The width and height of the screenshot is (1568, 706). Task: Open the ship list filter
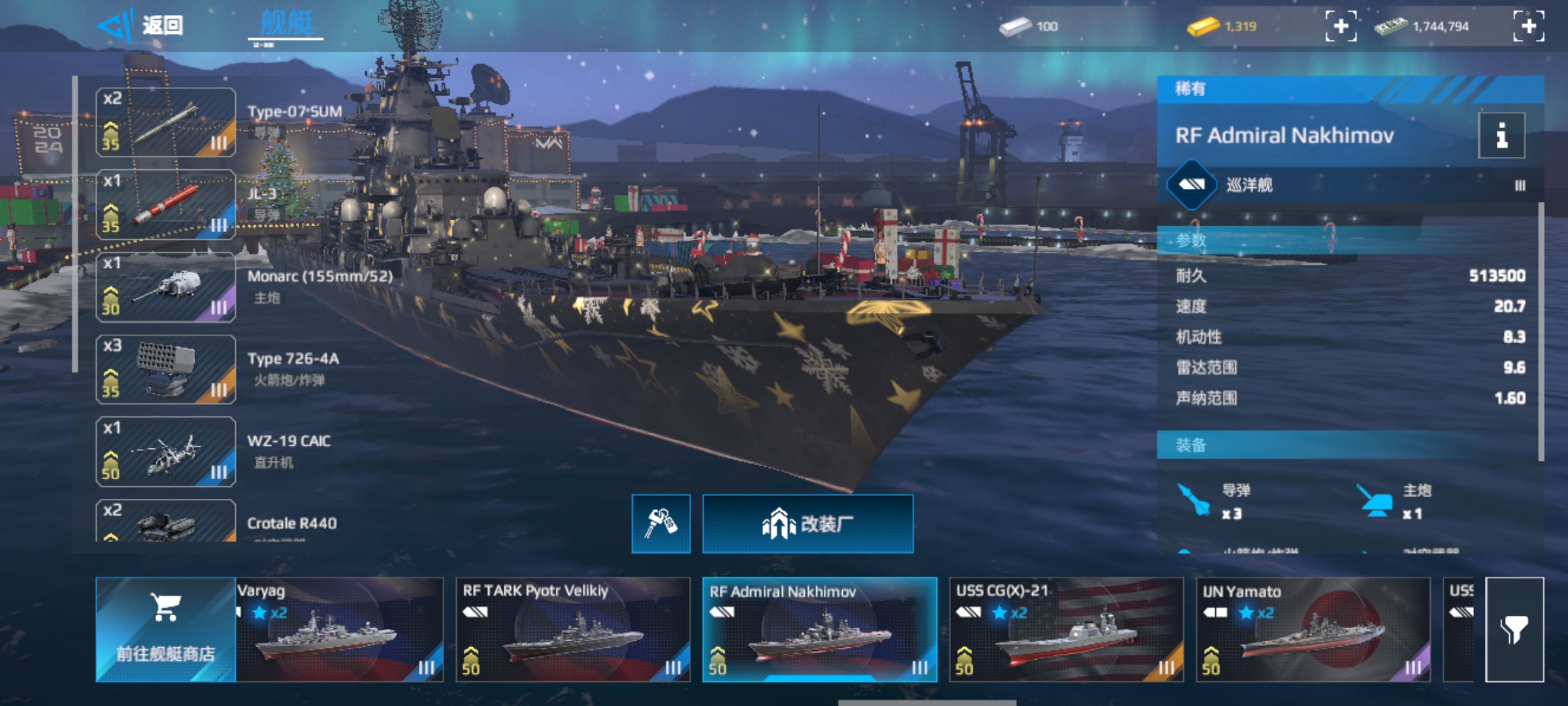[x=1514, y=630]
